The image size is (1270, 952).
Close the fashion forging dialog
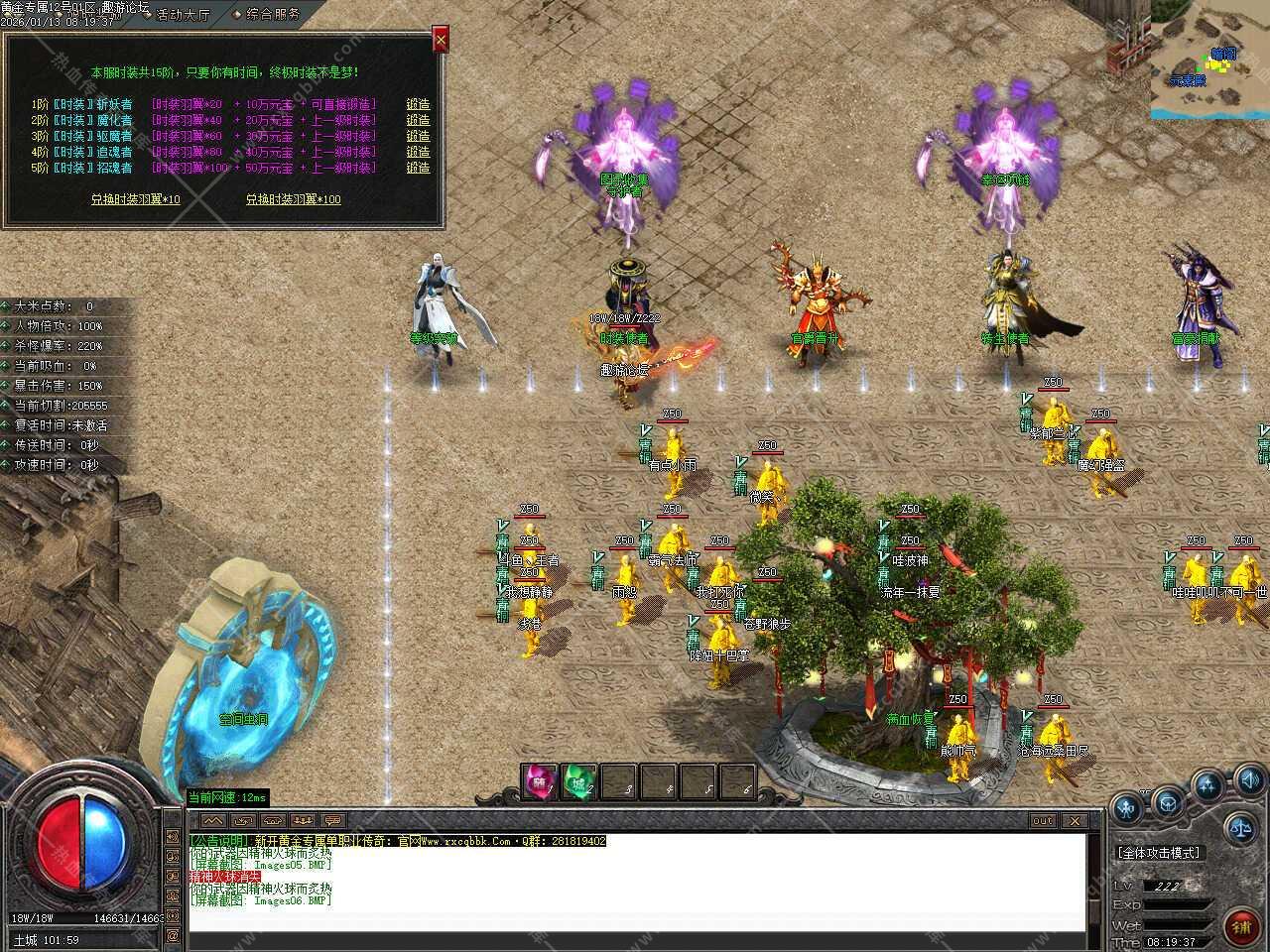441,40
